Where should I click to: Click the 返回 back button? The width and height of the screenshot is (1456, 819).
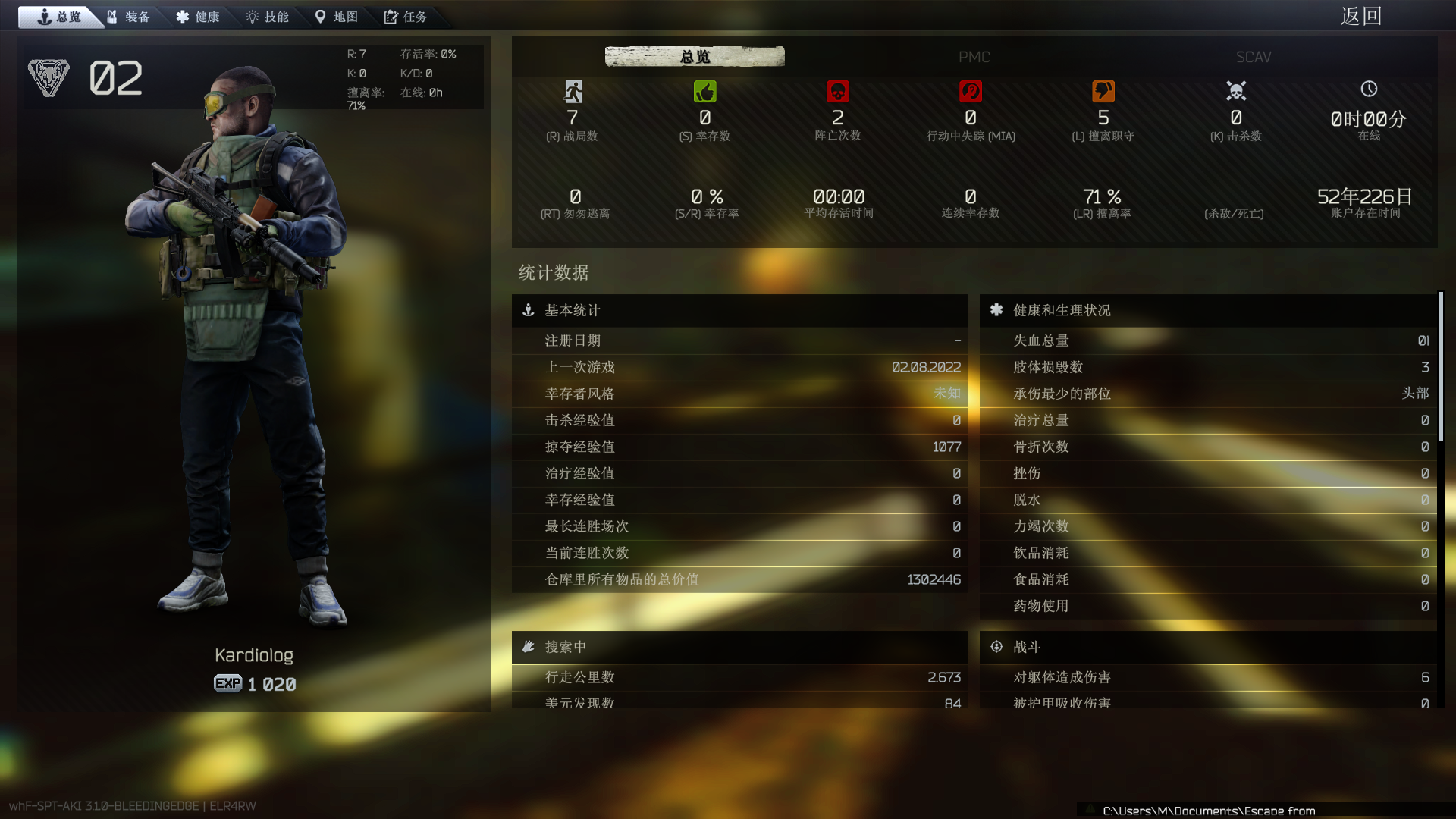(x=1361, y=16)
